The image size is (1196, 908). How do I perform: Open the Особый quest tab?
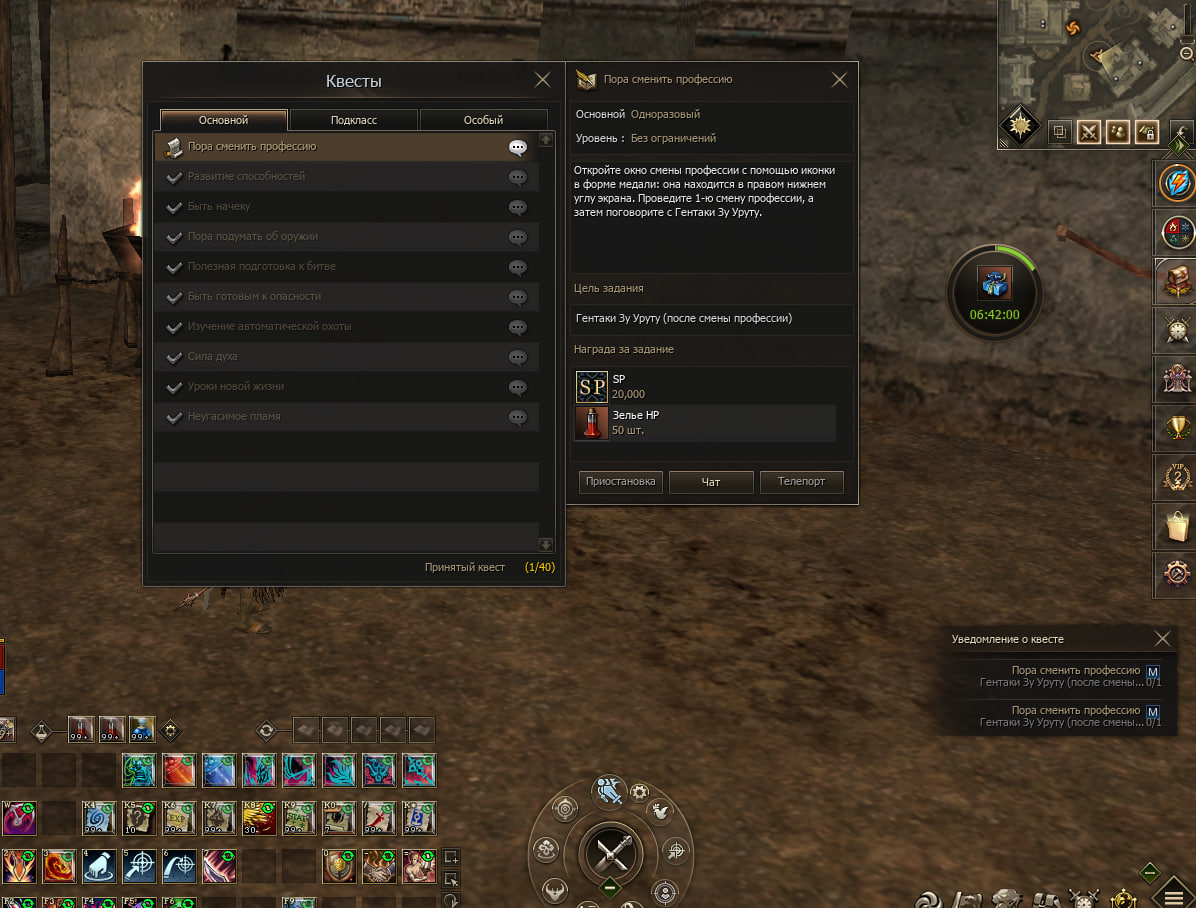click(x=483, y=120)
